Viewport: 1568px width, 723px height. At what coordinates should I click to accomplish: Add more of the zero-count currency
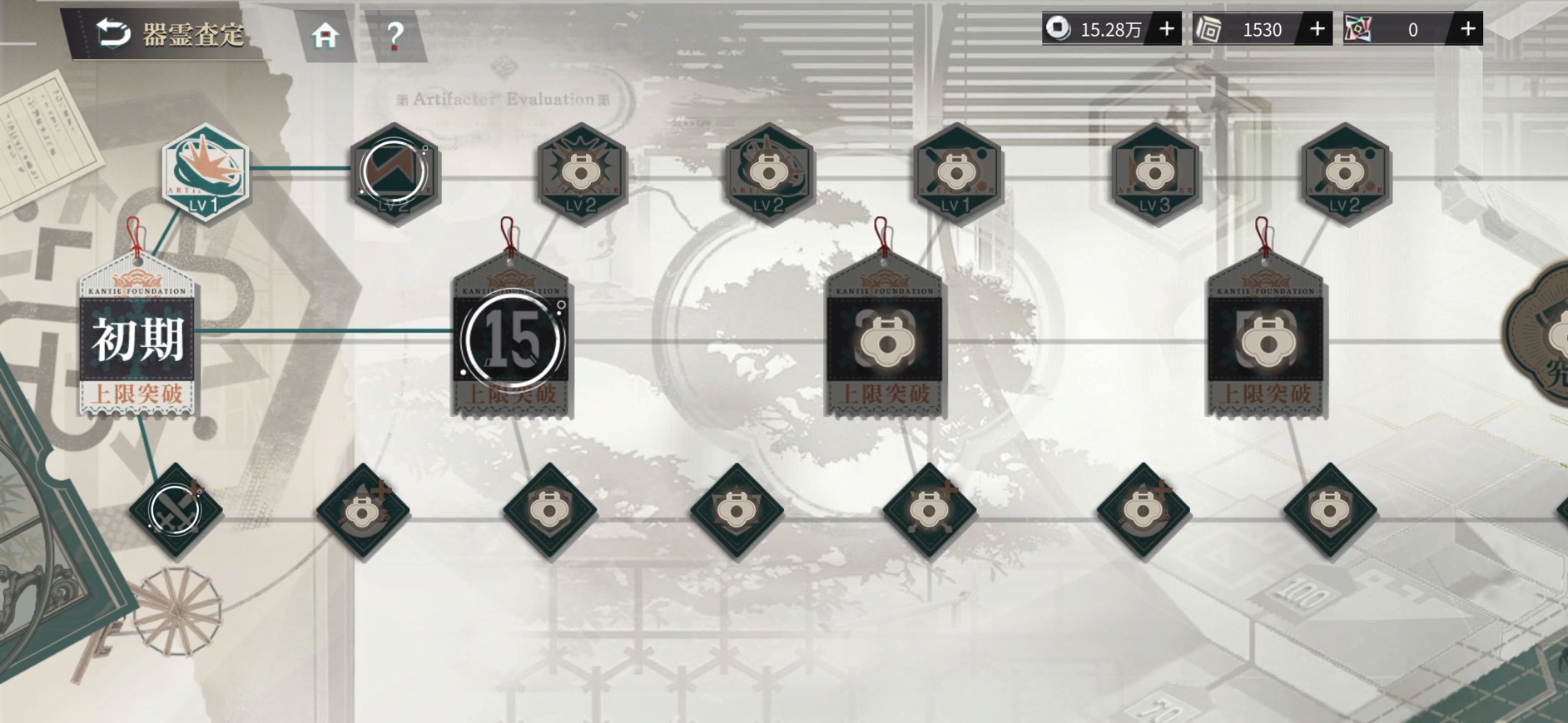[1467, 29]
